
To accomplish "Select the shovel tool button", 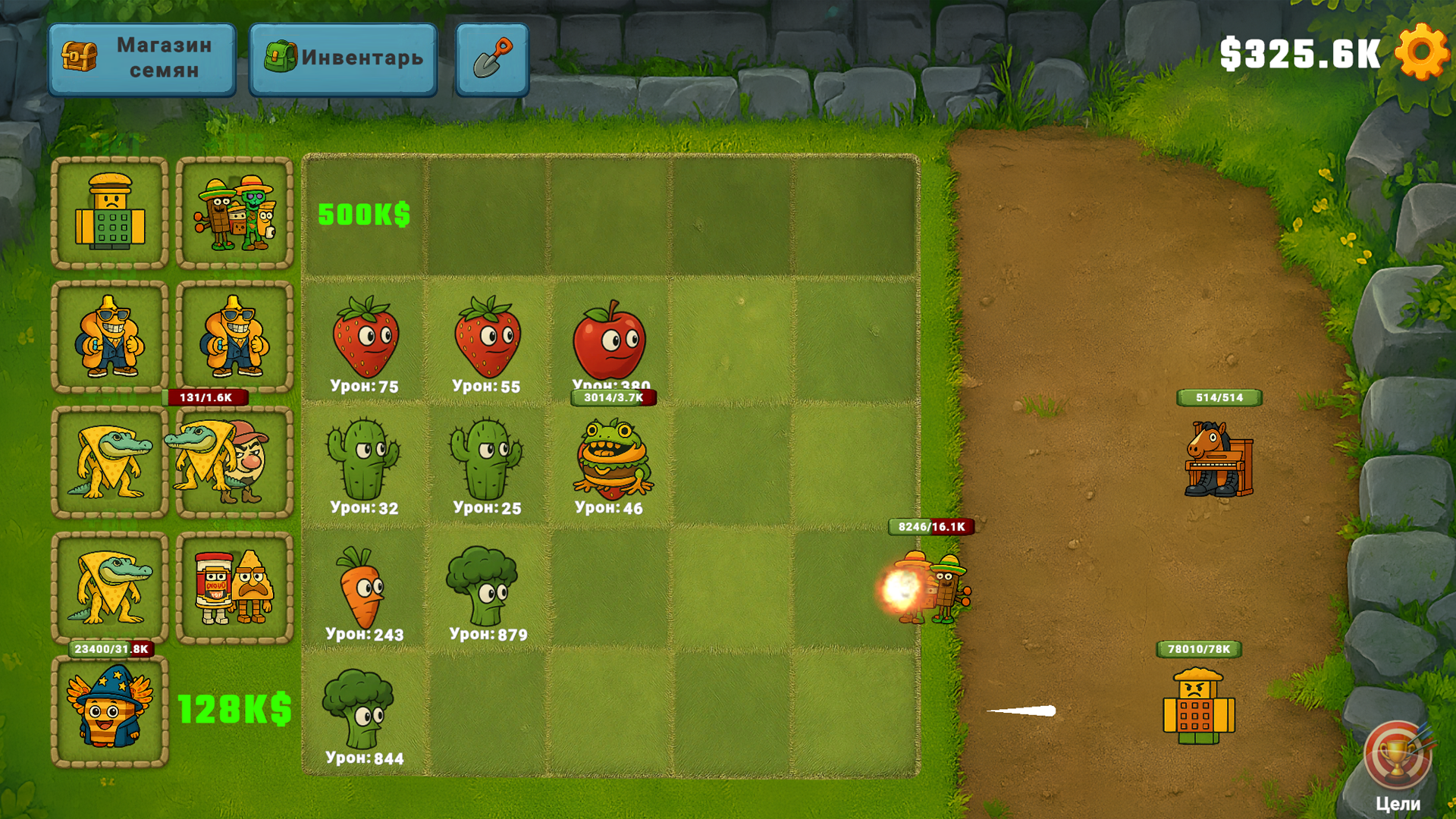I will pyautogui.click(x=492, y=58).
